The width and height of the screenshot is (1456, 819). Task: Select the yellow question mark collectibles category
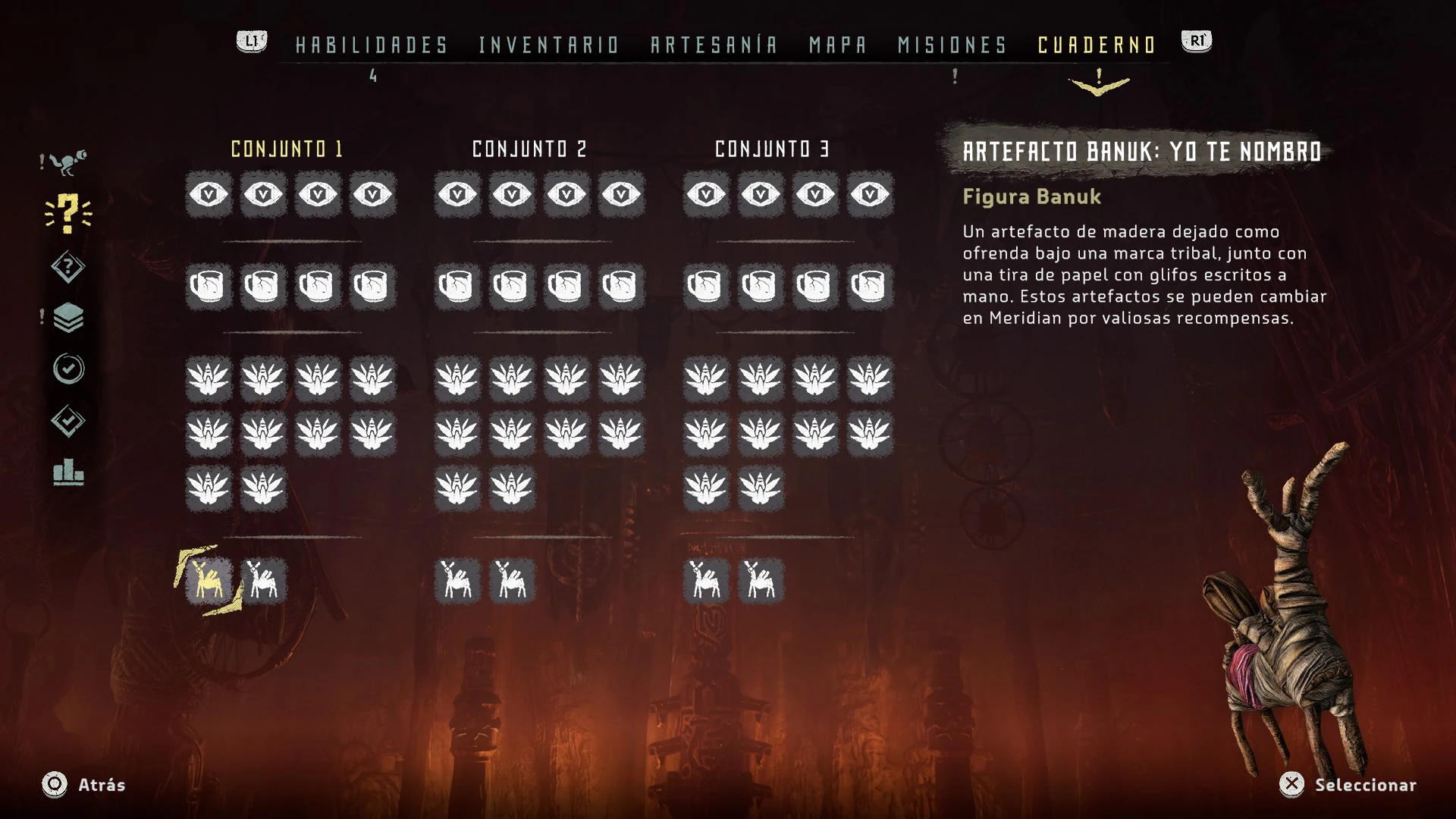click(x=68, y=213)
